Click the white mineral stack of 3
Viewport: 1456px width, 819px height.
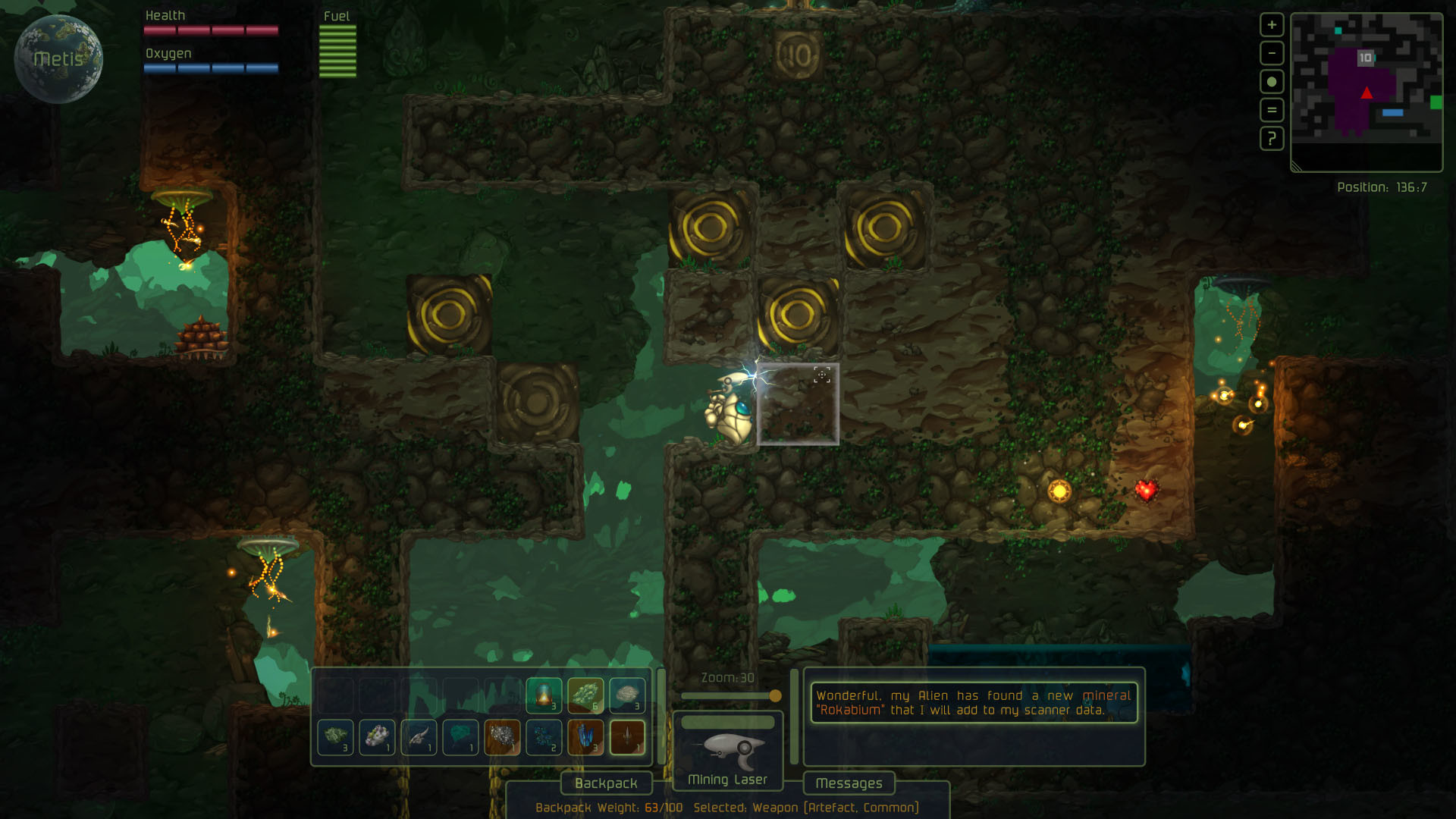(629, 694)
